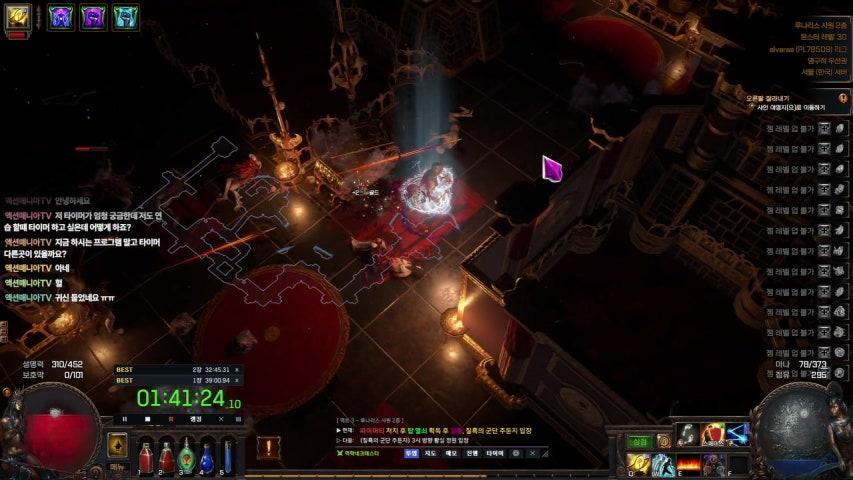Click the yellow swirl buff icon in the top corner
Image resolution: width=853 pixels, height=480 pixels.
coord(18,16)
